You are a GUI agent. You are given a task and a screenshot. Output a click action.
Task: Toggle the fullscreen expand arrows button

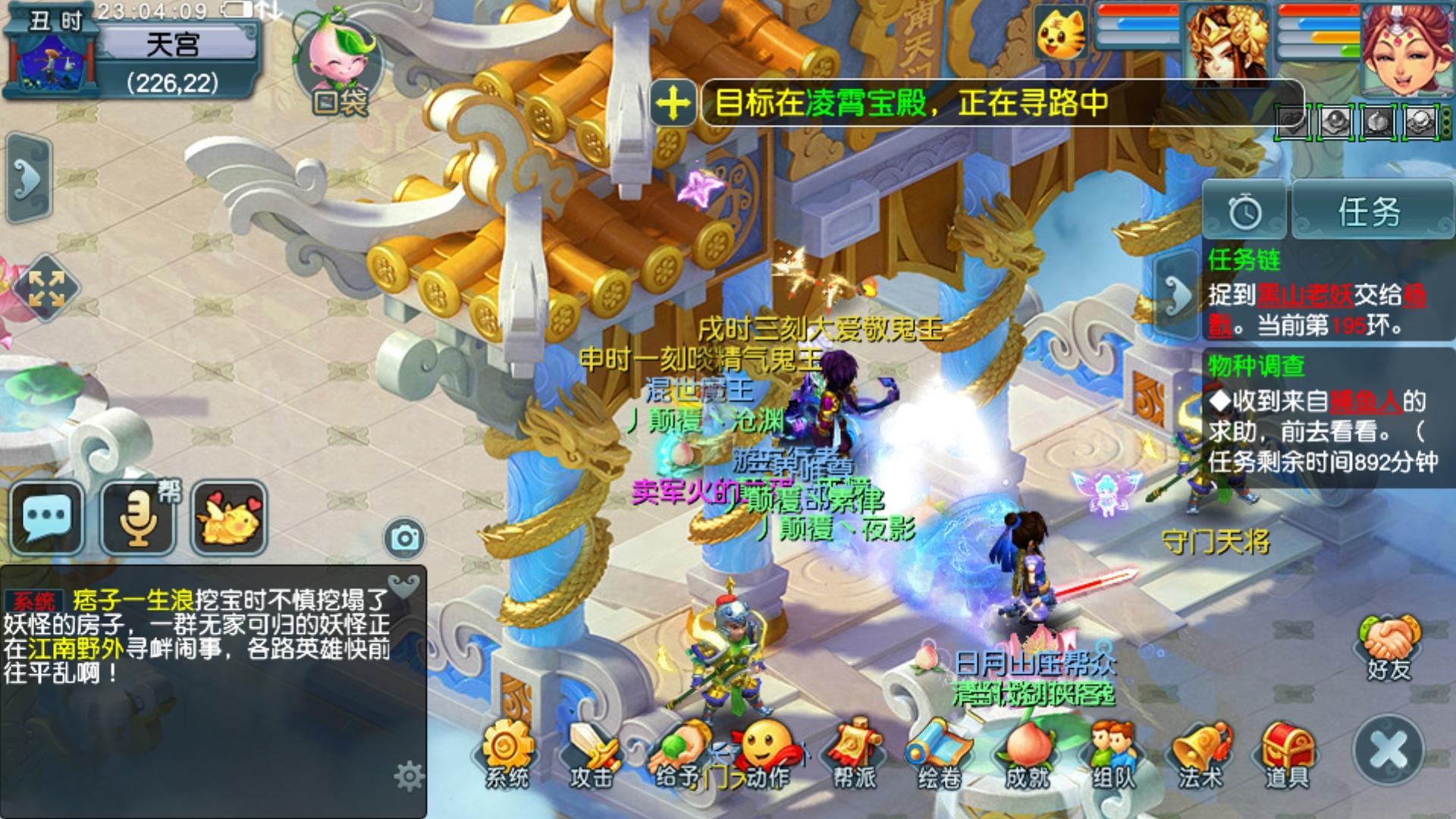point(45,289)
